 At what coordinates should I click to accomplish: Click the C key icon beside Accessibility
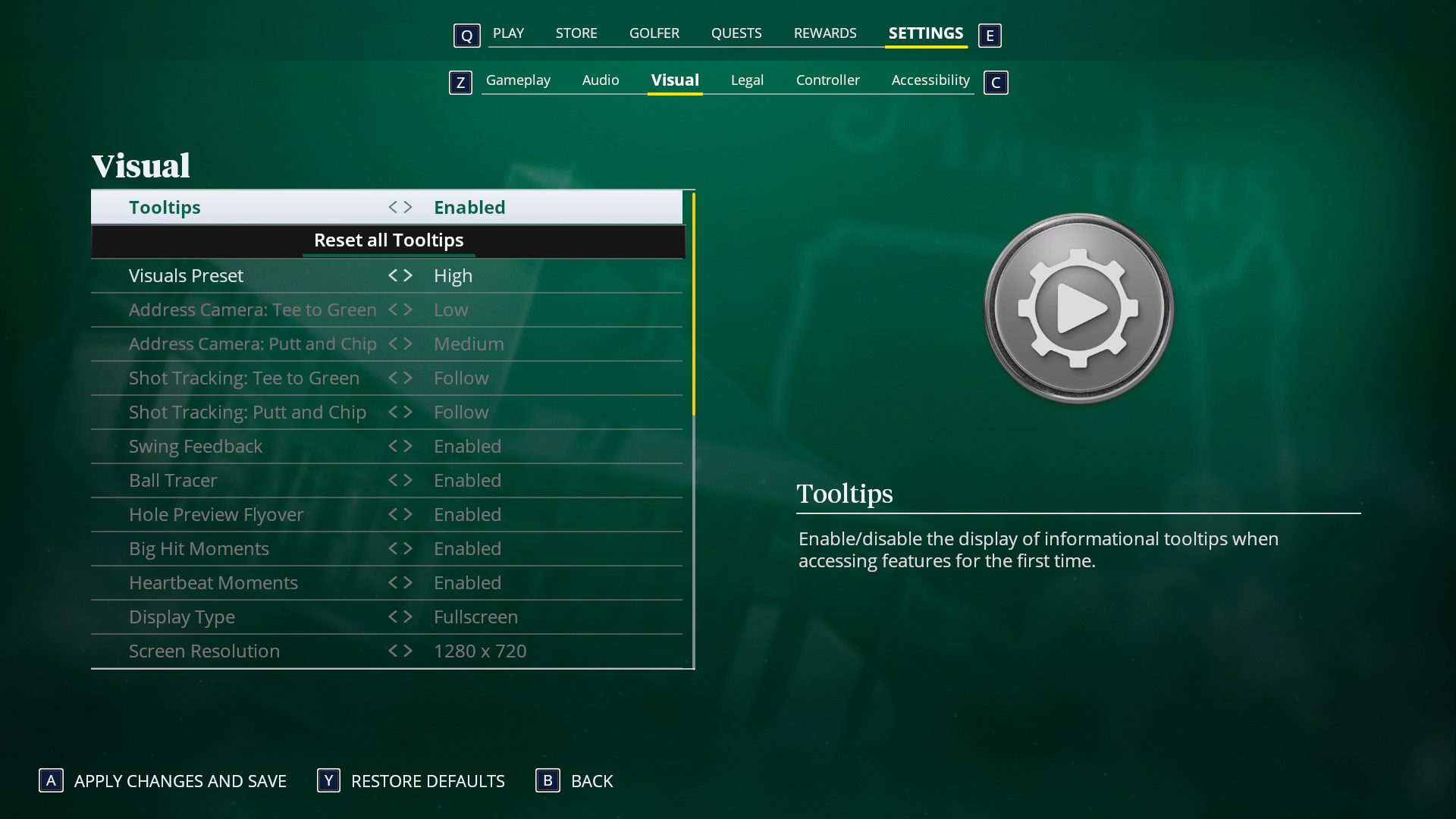pos(996,83)
